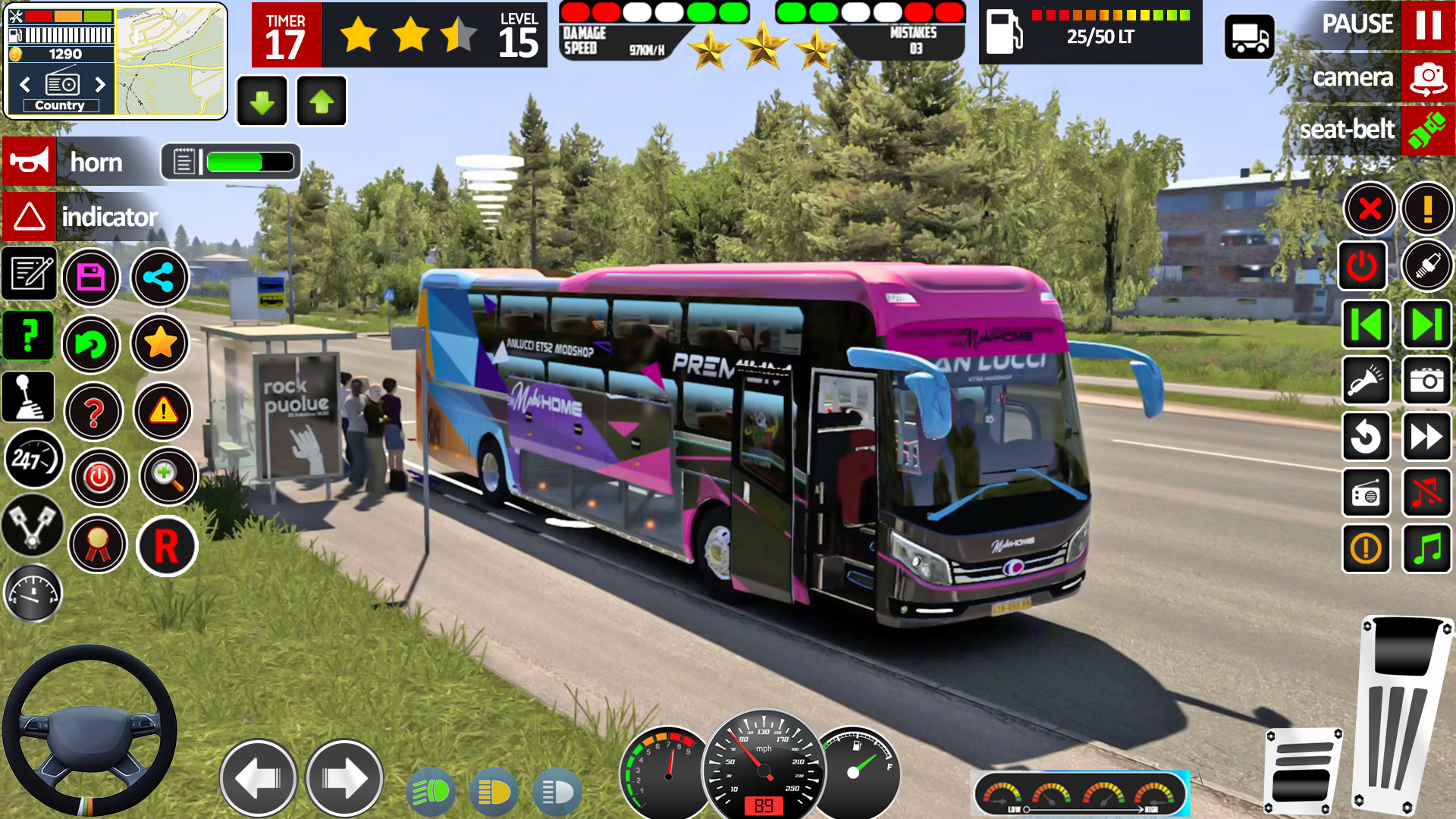Toggle the green headlight icon

pos(431,792)
